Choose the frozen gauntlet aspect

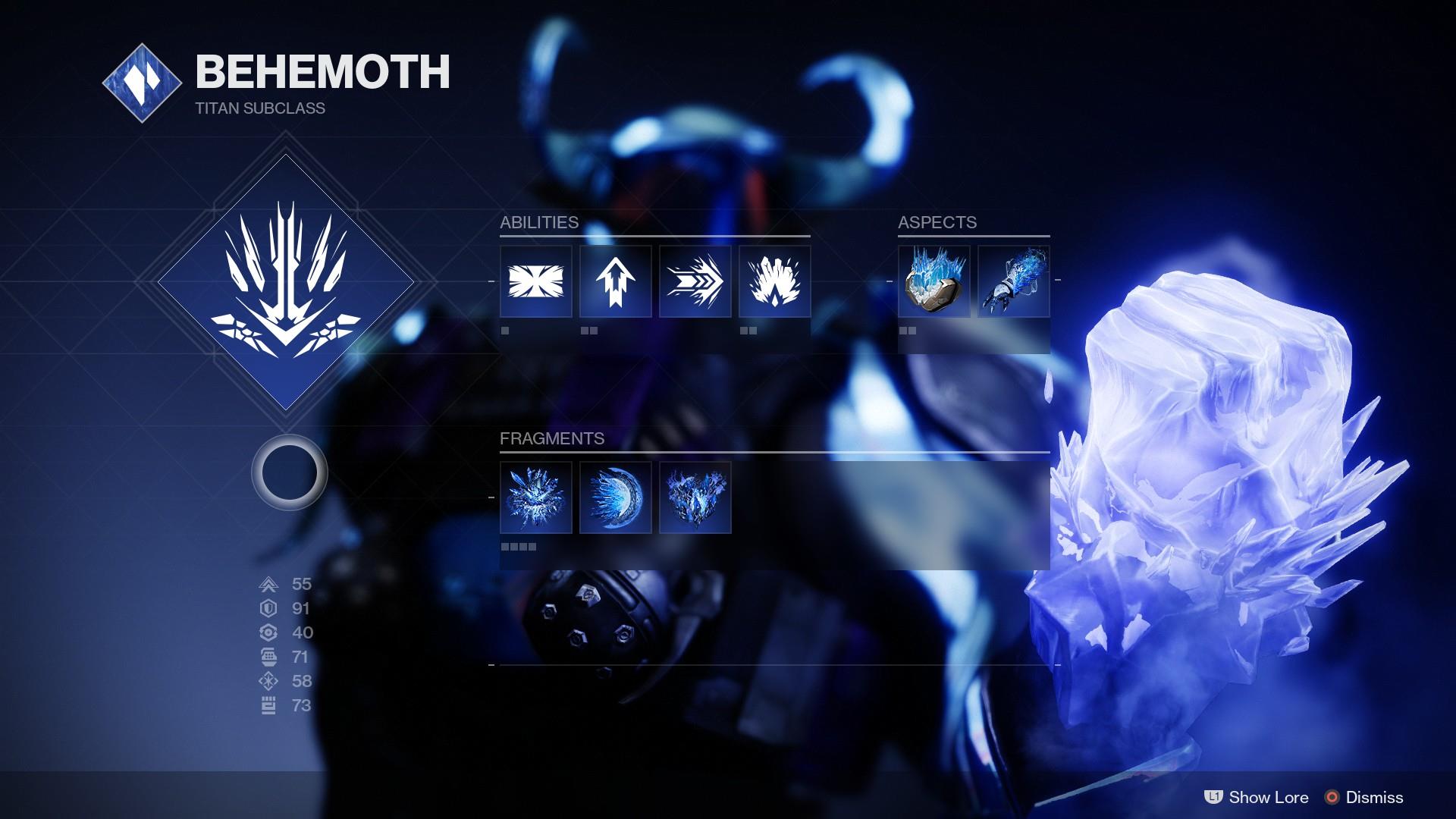1014,281
